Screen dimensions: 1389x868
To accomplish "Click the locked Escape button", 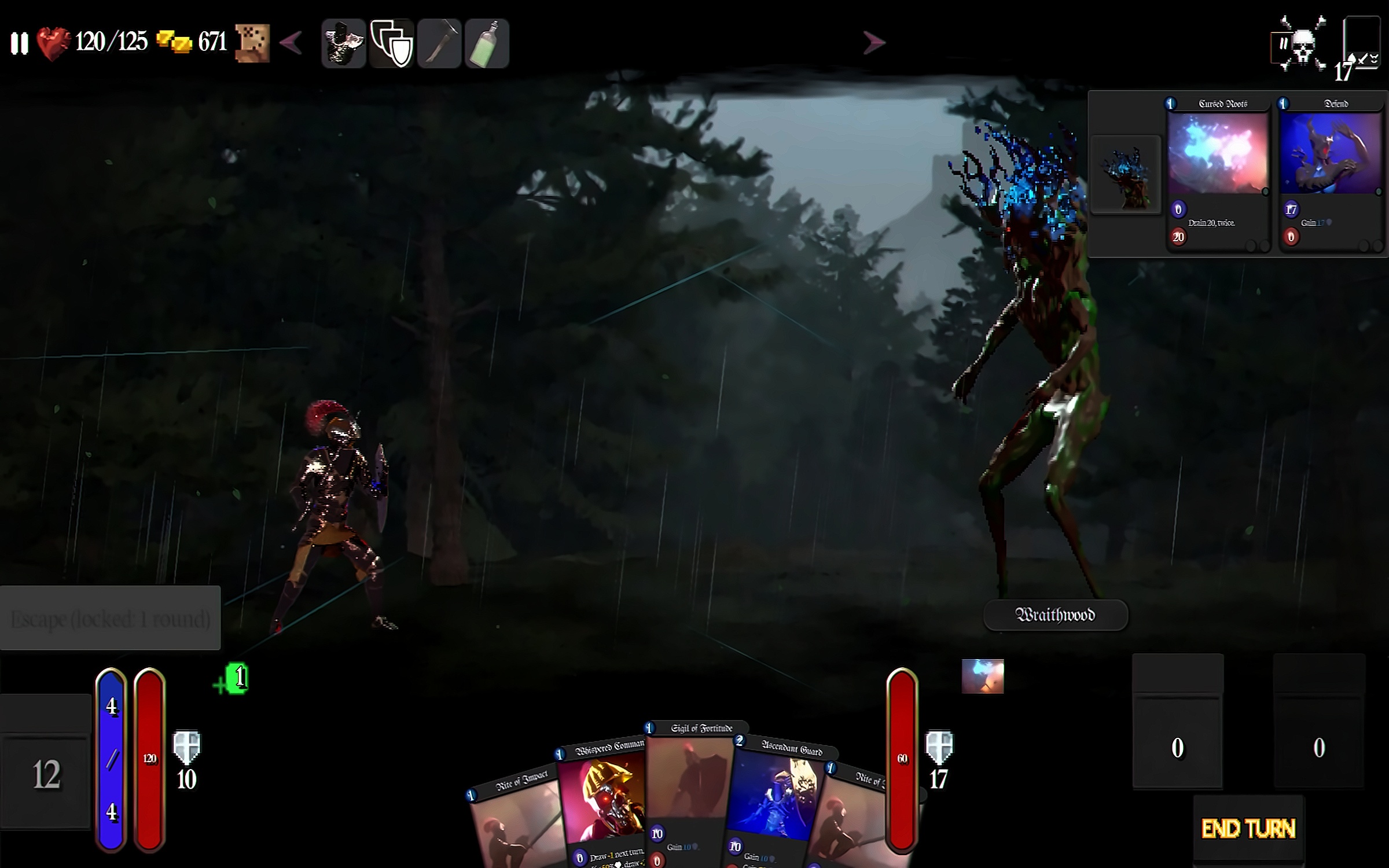I will (x=110, y=618).
